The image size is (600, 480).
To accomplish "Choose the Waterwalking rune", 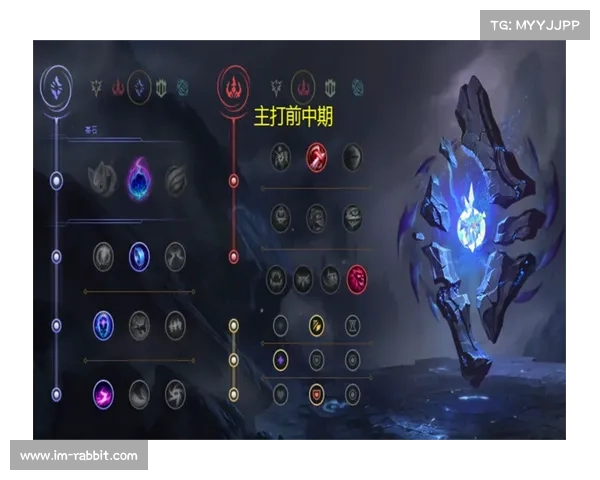I will pyautogui.click(x=139, y=393).
